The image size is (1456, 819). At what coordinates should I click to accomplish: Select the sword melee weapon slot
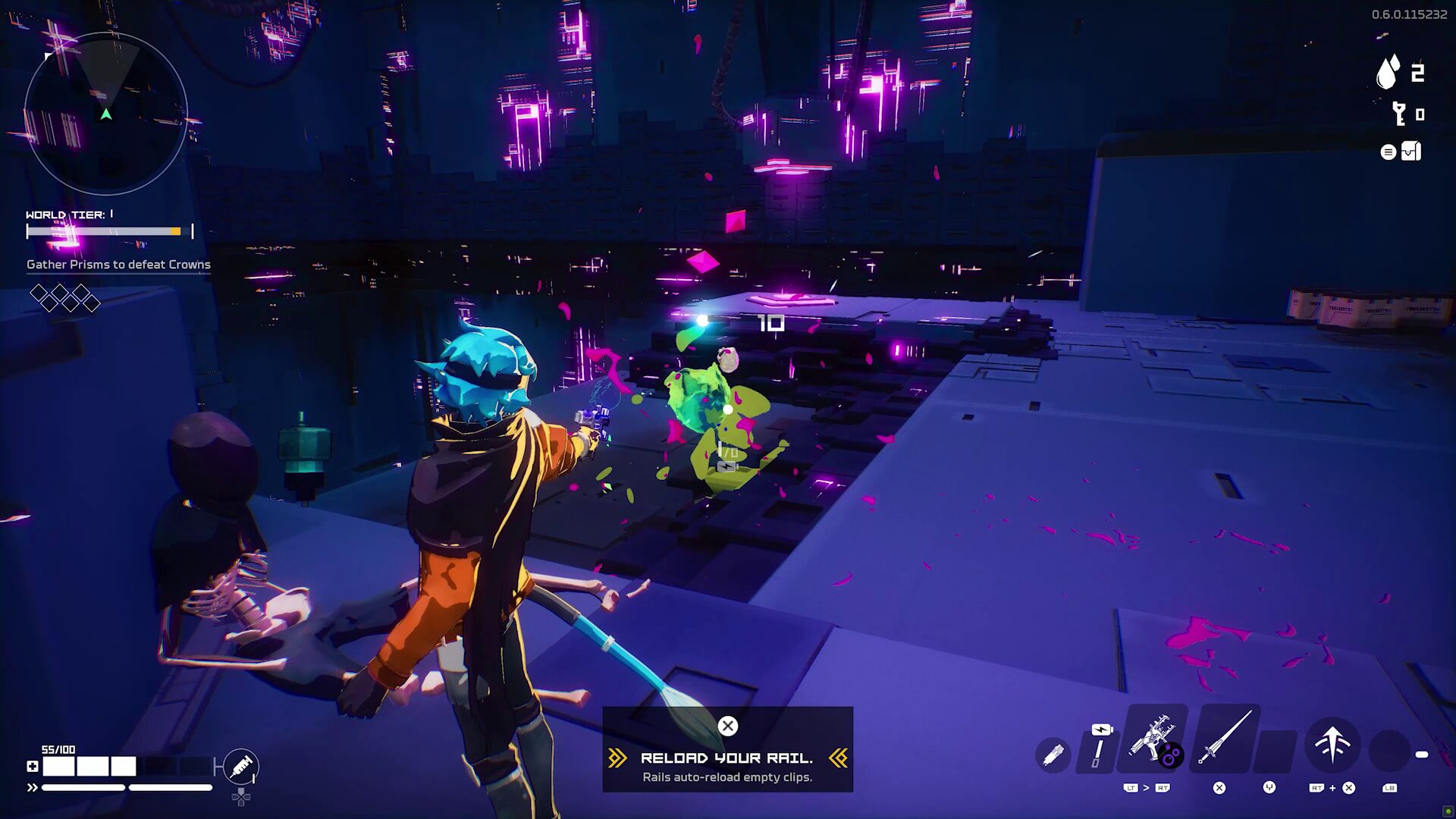pyautogui.click(x=1224, y=738)
